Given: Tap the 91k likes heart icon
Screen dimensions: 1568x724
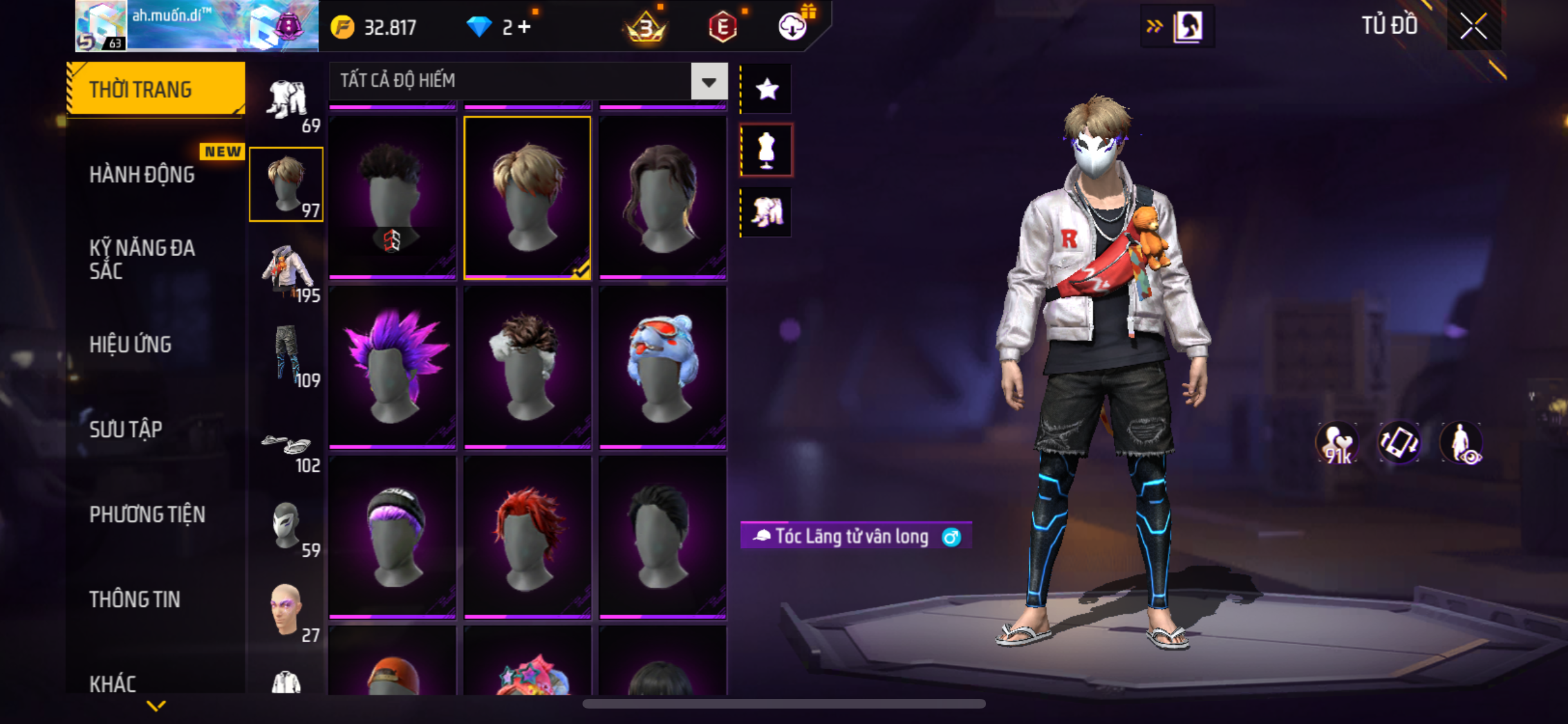Looking at the screenshot, I should point(1337,443).
